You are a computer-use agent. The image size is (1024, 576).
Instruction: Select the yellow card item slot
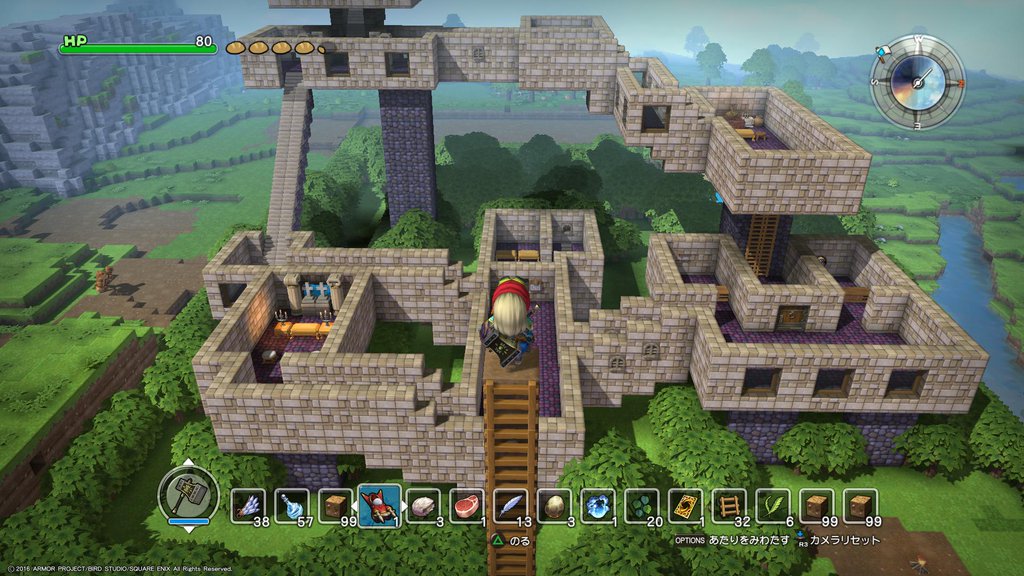686,506
